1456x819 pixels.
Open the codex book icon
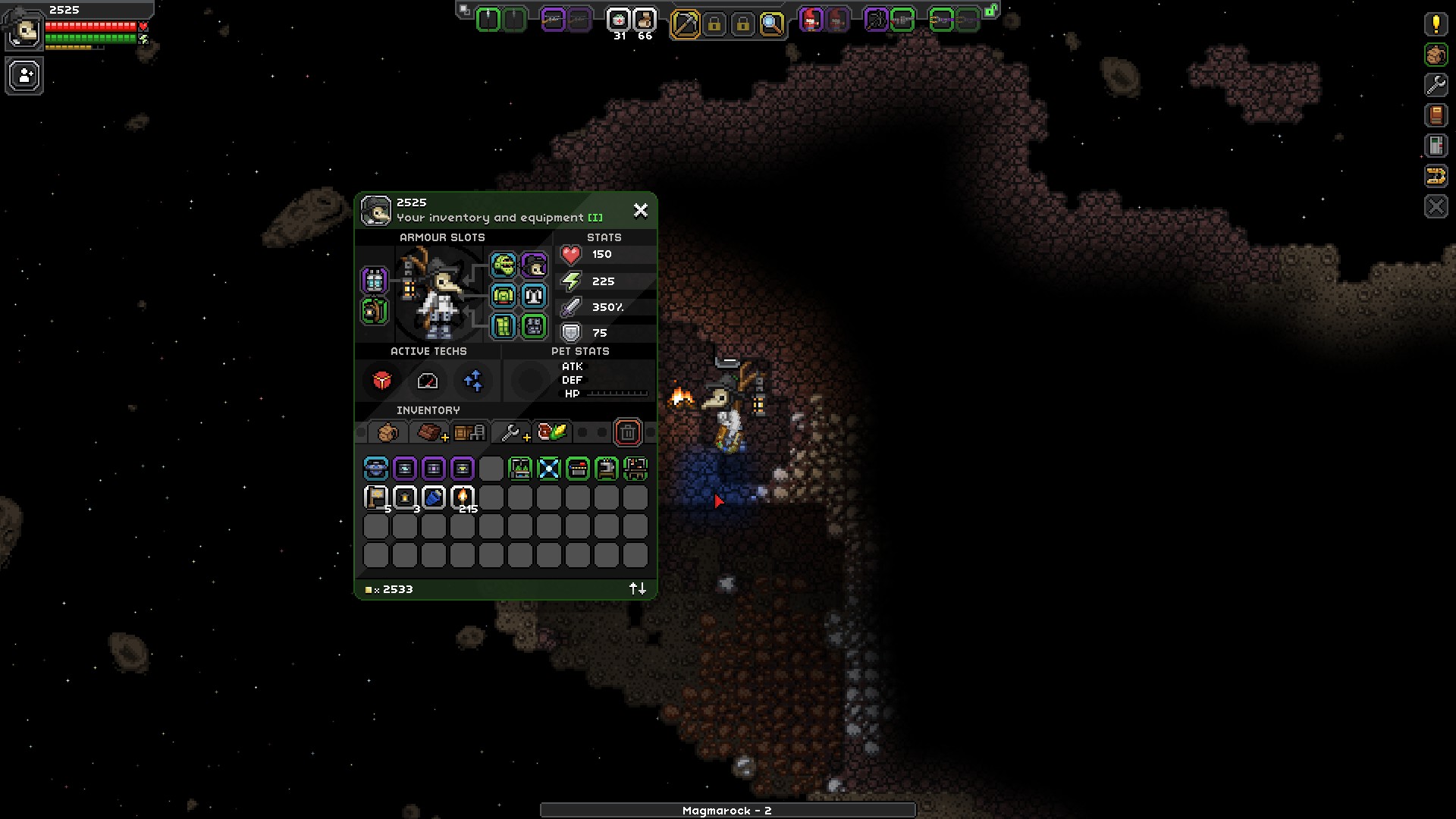(1436, 115)
